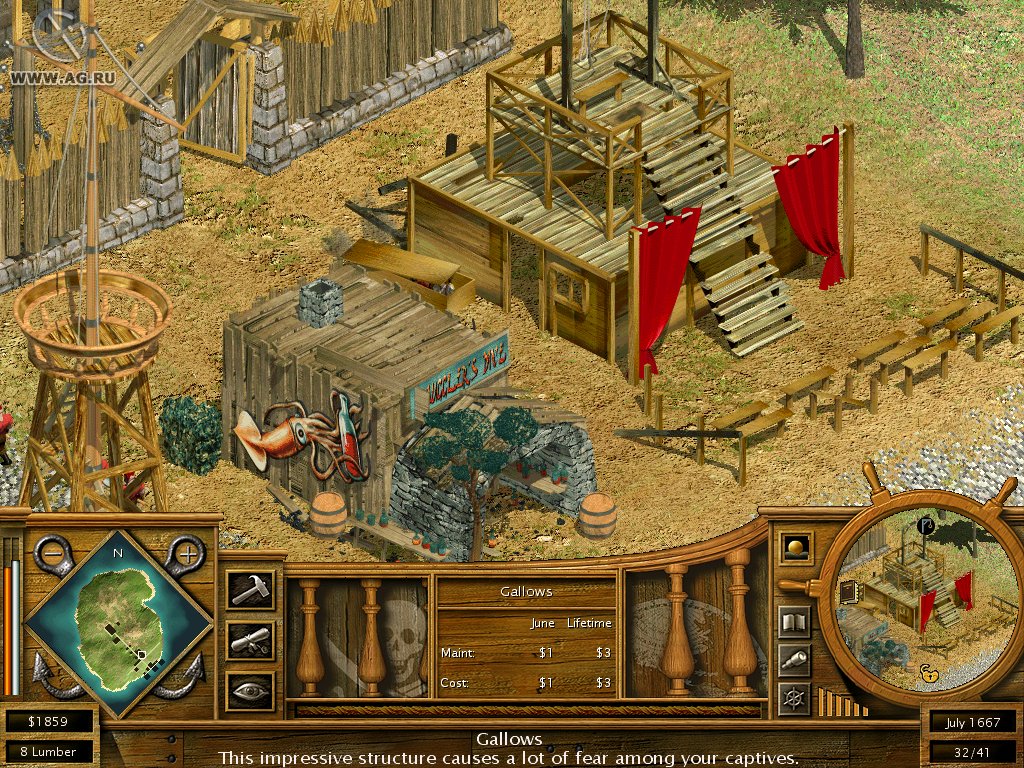Click the golden sun icon button

click(x=796, y=548)
